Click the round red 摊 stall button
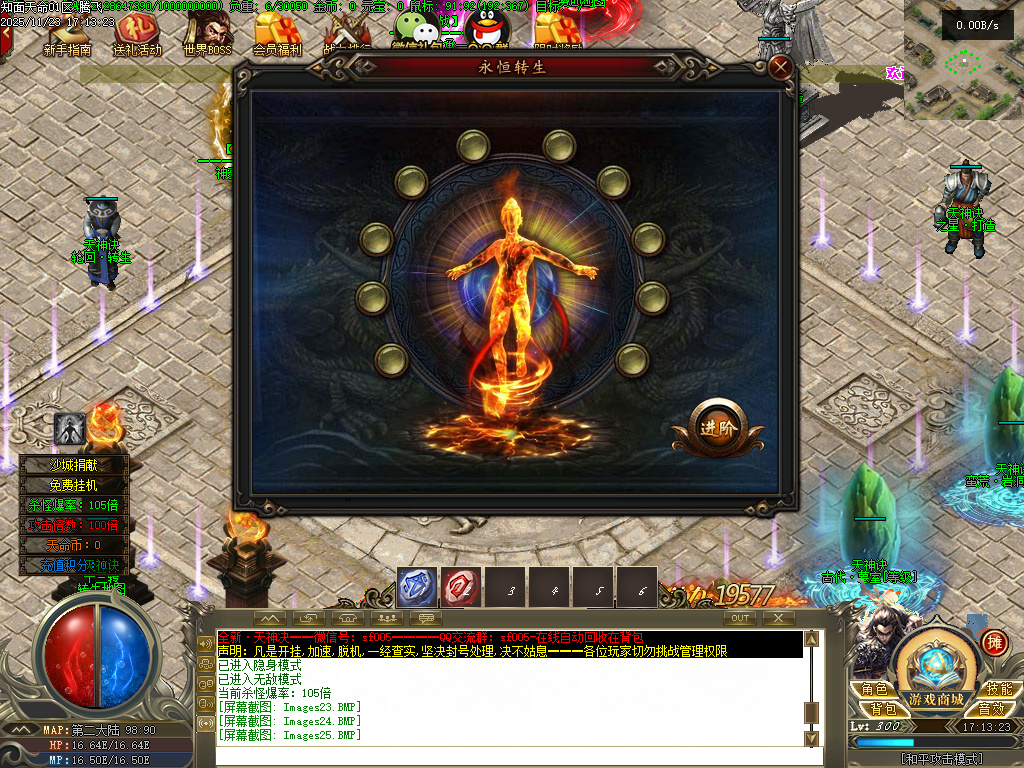 click(x=994, y=642)
